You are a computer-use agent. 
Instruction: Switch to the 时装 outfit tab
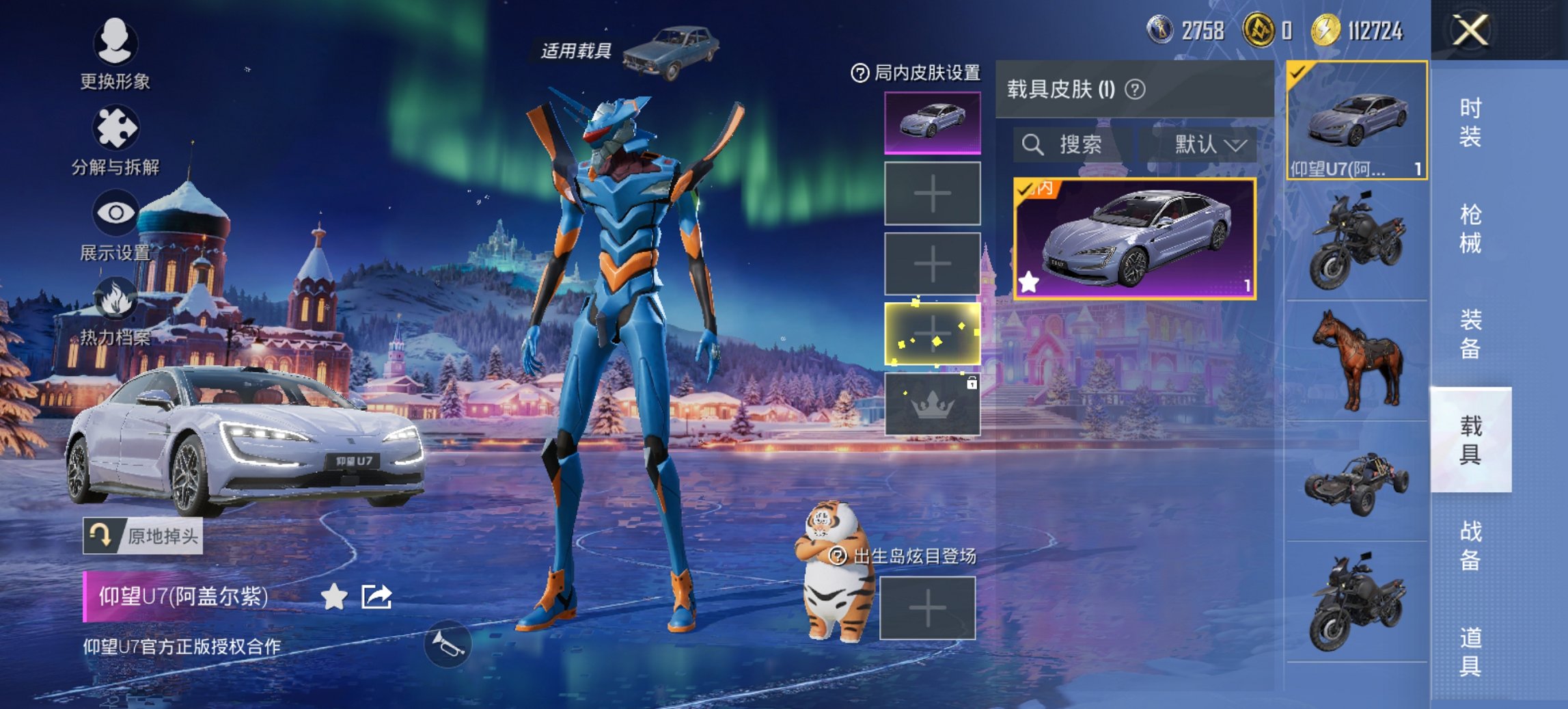(1470, 122)
